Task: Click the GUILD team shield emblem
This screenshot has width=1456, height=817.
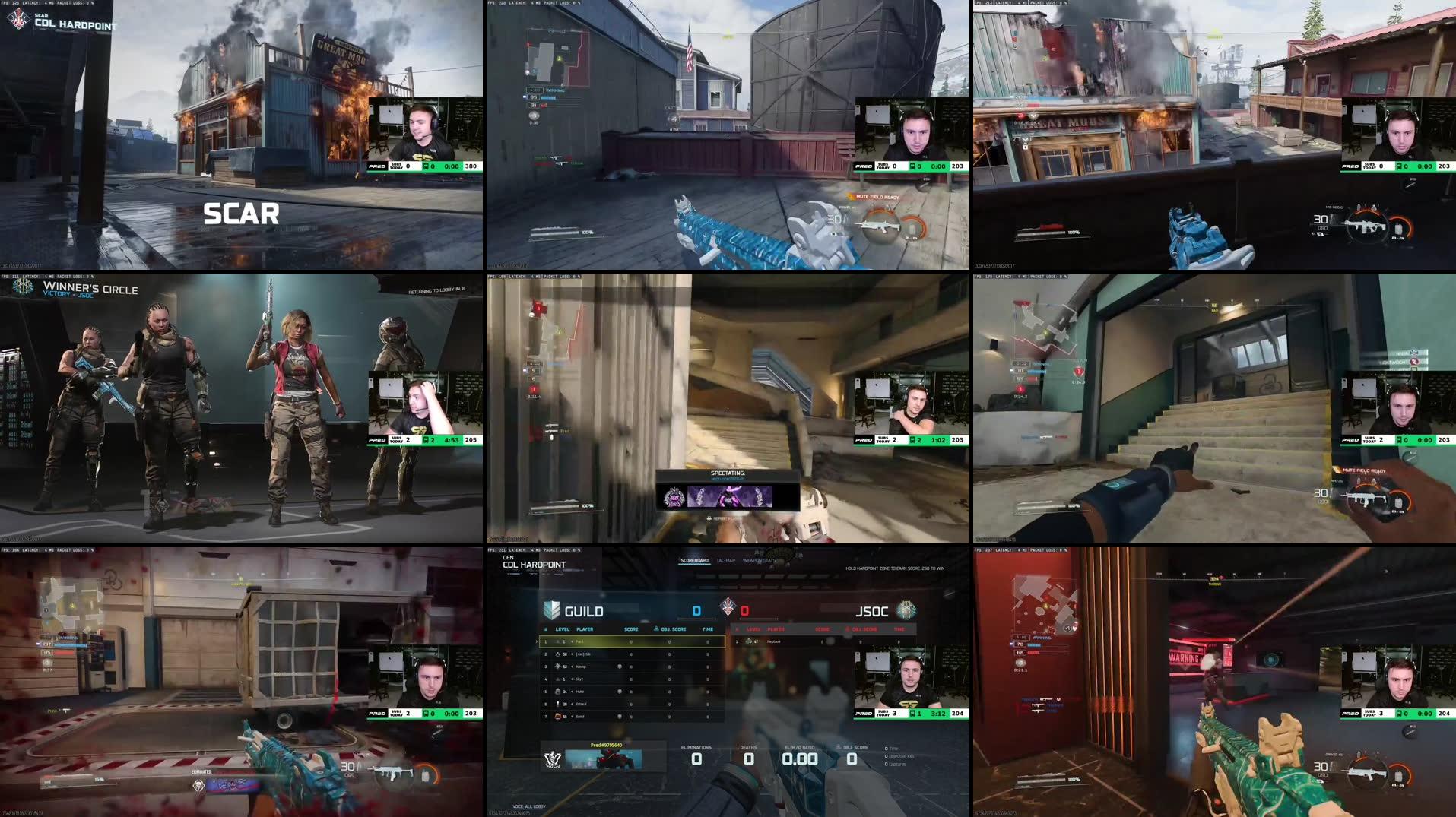Action: coord(552,608)
